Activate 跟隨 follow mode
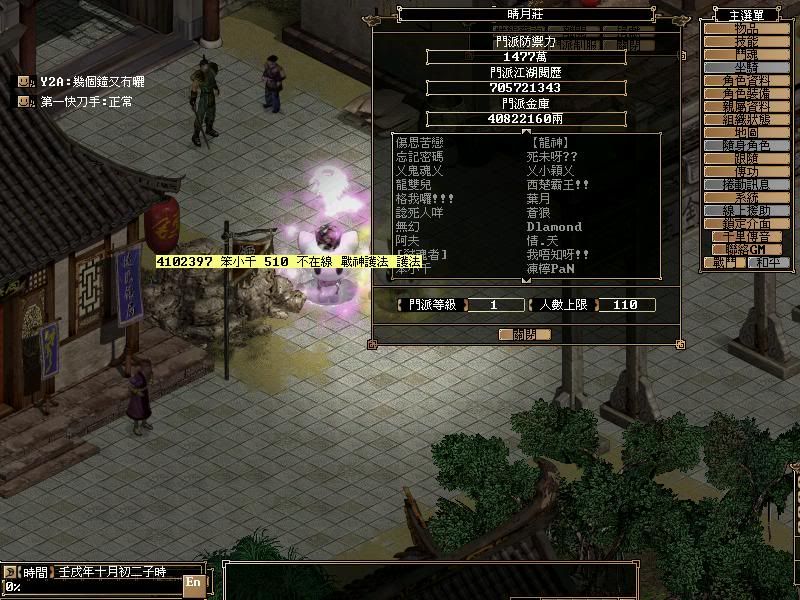This screenshot has height=600, width=800. (x=747, y=159)
